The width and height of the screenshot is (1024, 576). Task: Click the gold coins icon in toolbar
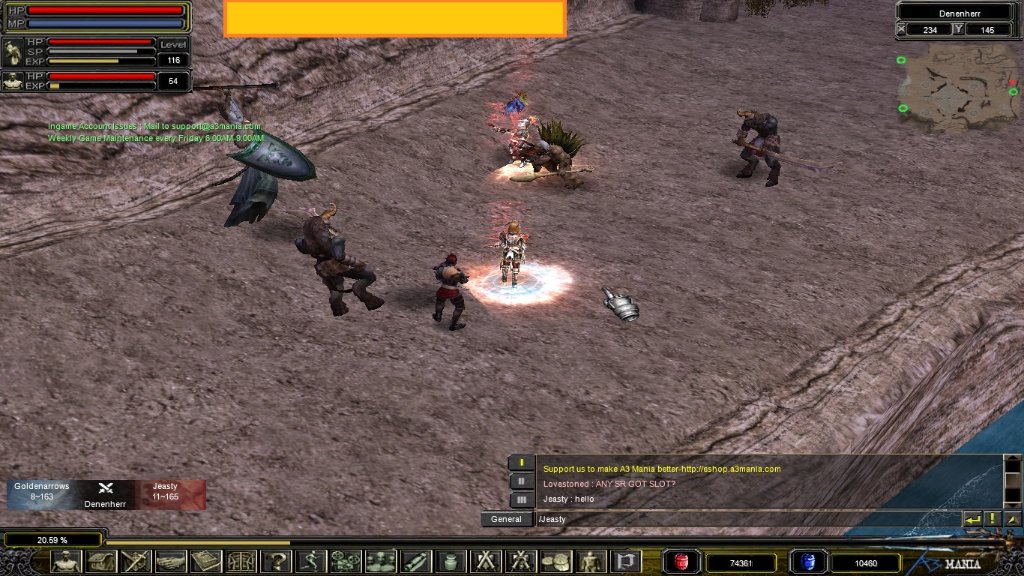[x=556, y=561]
